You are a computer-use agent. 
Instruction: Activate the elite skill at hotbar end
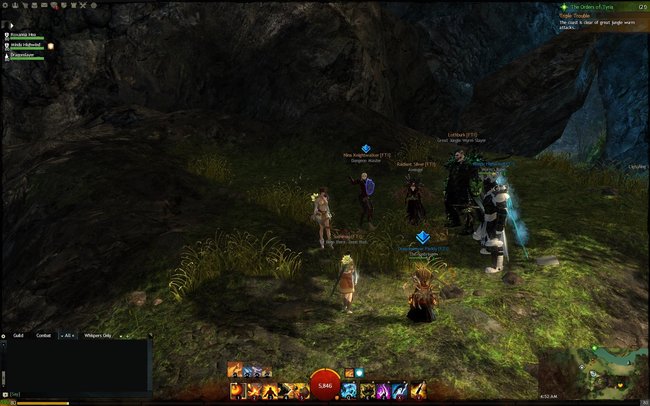(x=418, y=390)
